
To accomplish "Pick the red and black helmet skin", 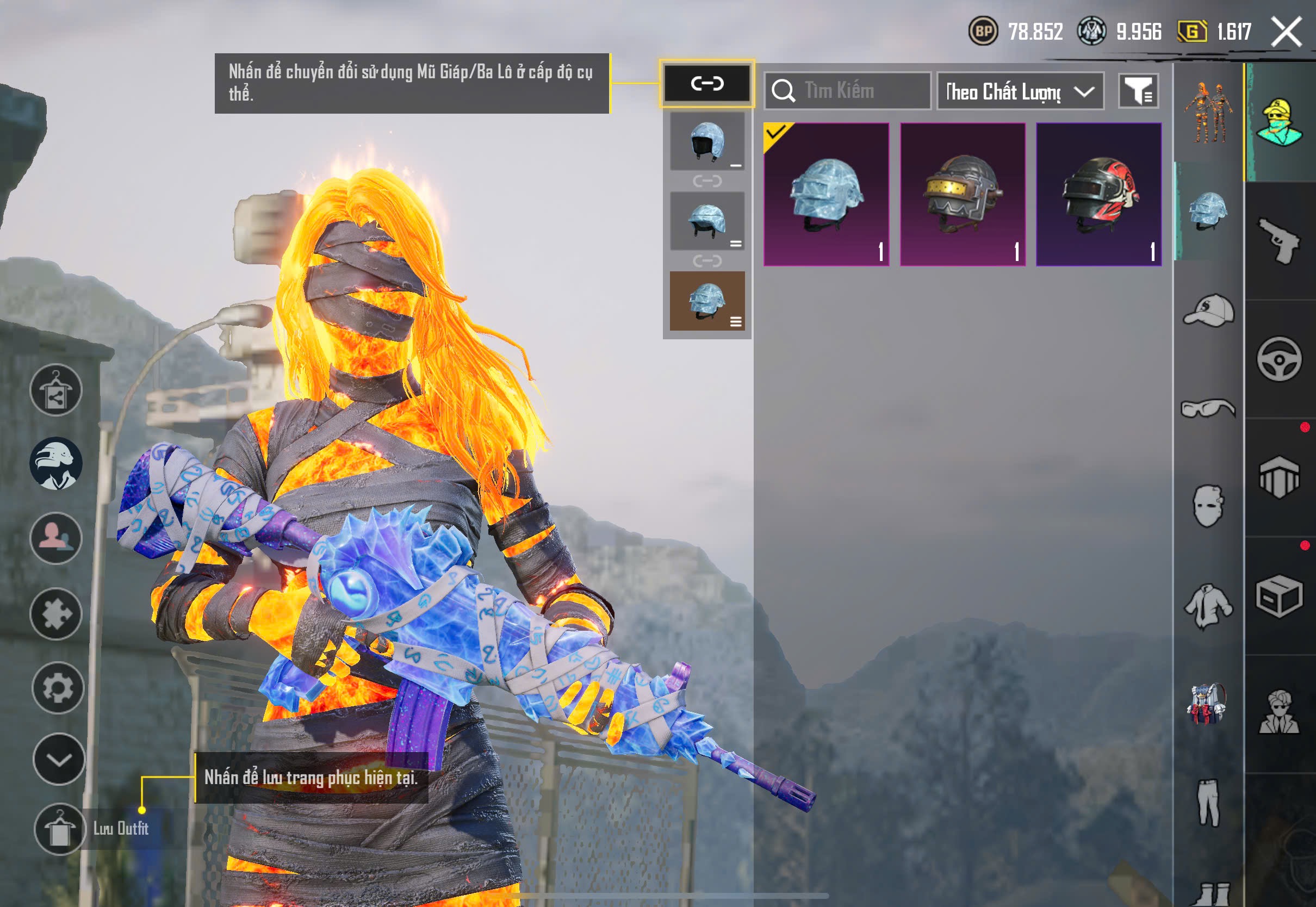I will 1098,194.
